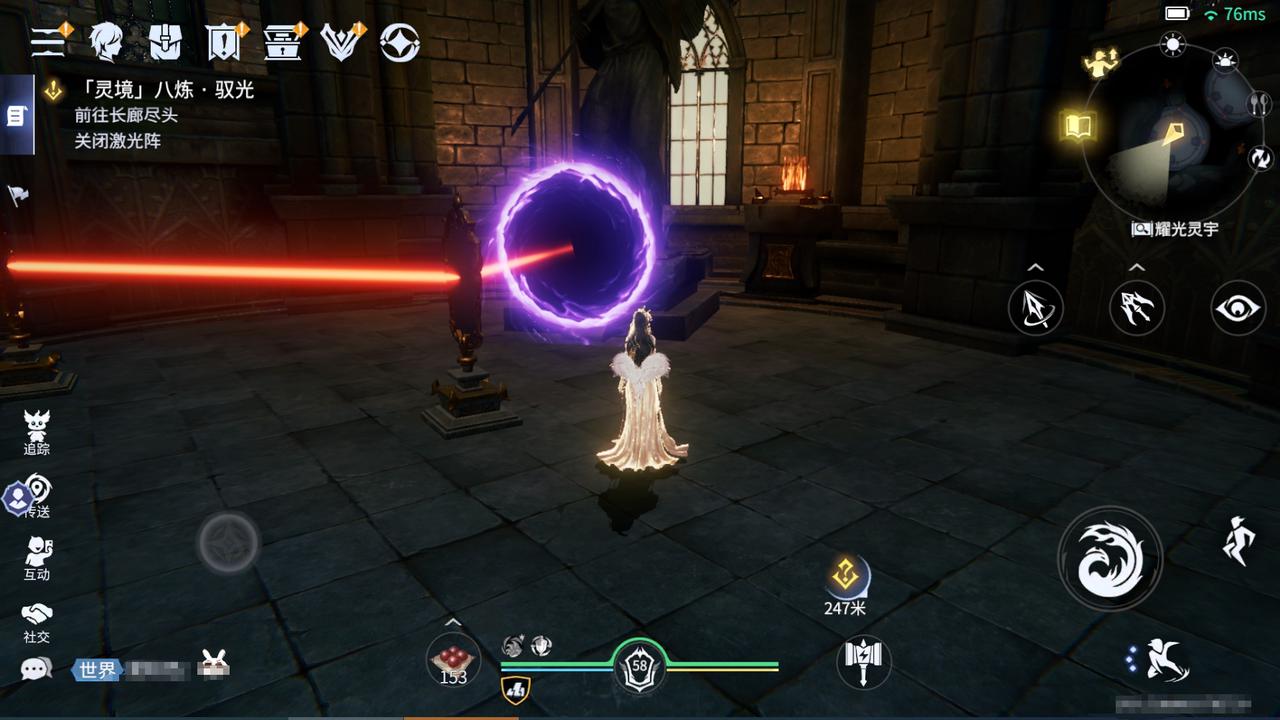Toggle the quest scroll side tab
This screenshot has width=1280, height=720.
coord(16,116)
